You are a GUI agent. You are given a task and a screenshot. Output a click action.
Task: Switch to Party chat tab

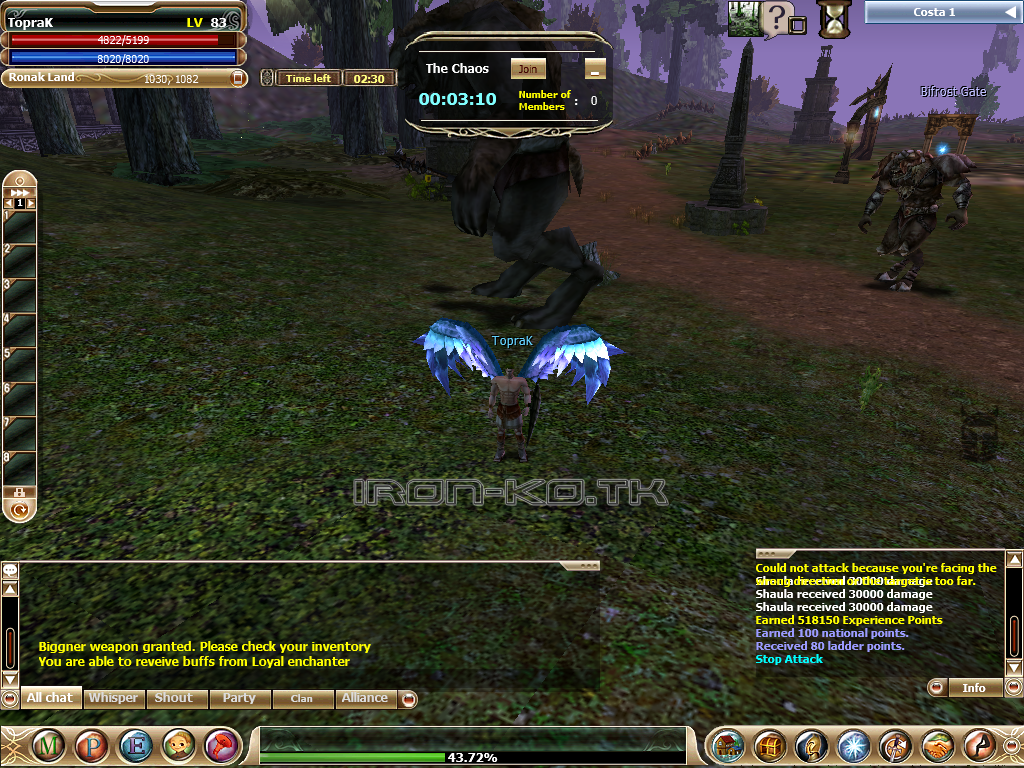tap(239, 698)
